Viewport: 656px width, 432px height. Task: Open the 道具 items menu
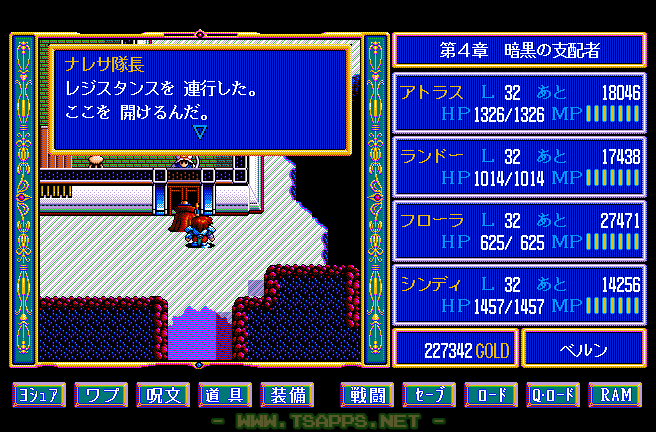(x=224, y=395)
